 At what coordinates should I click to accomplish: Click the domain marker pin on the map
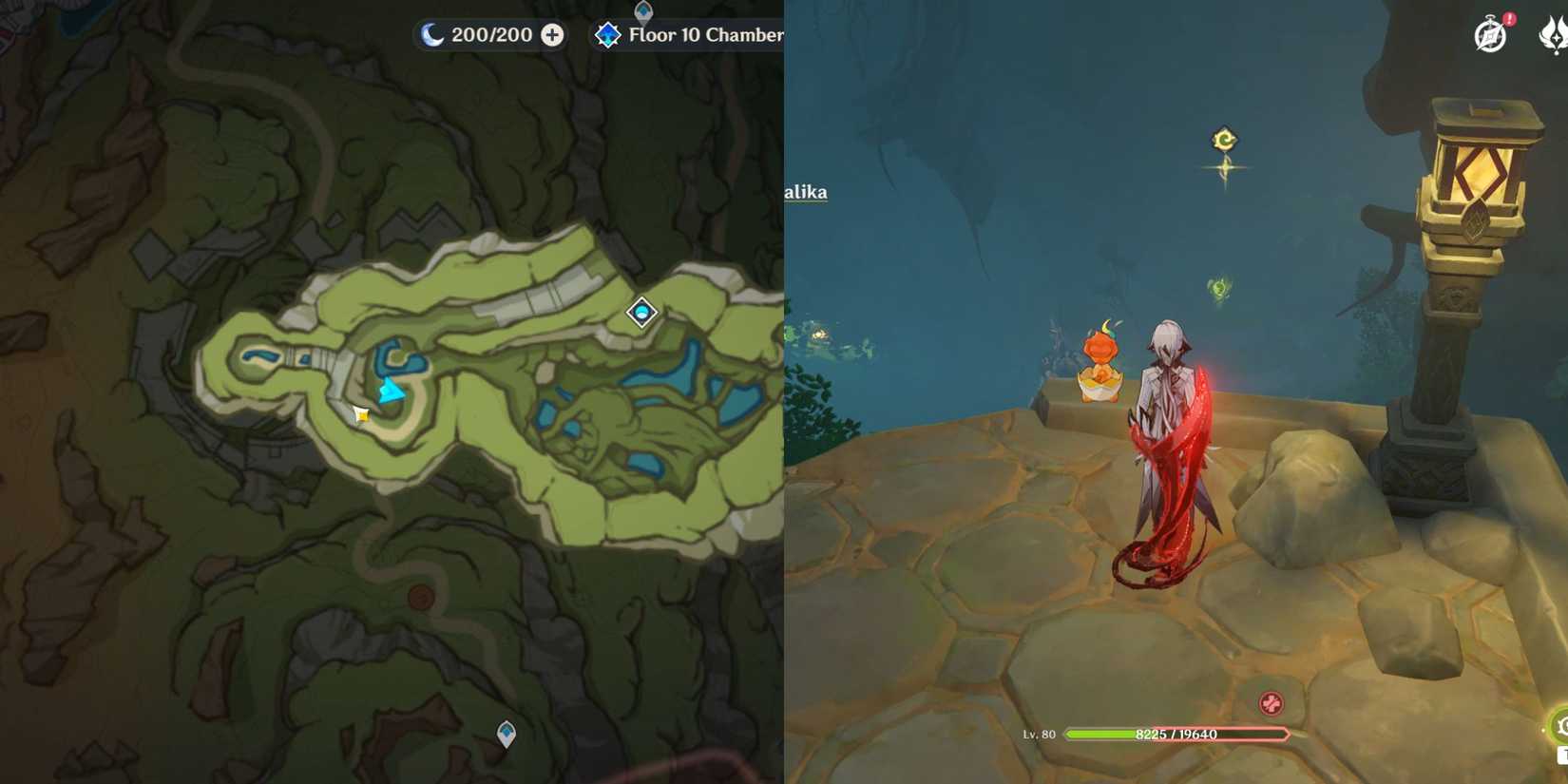point(641,313)
